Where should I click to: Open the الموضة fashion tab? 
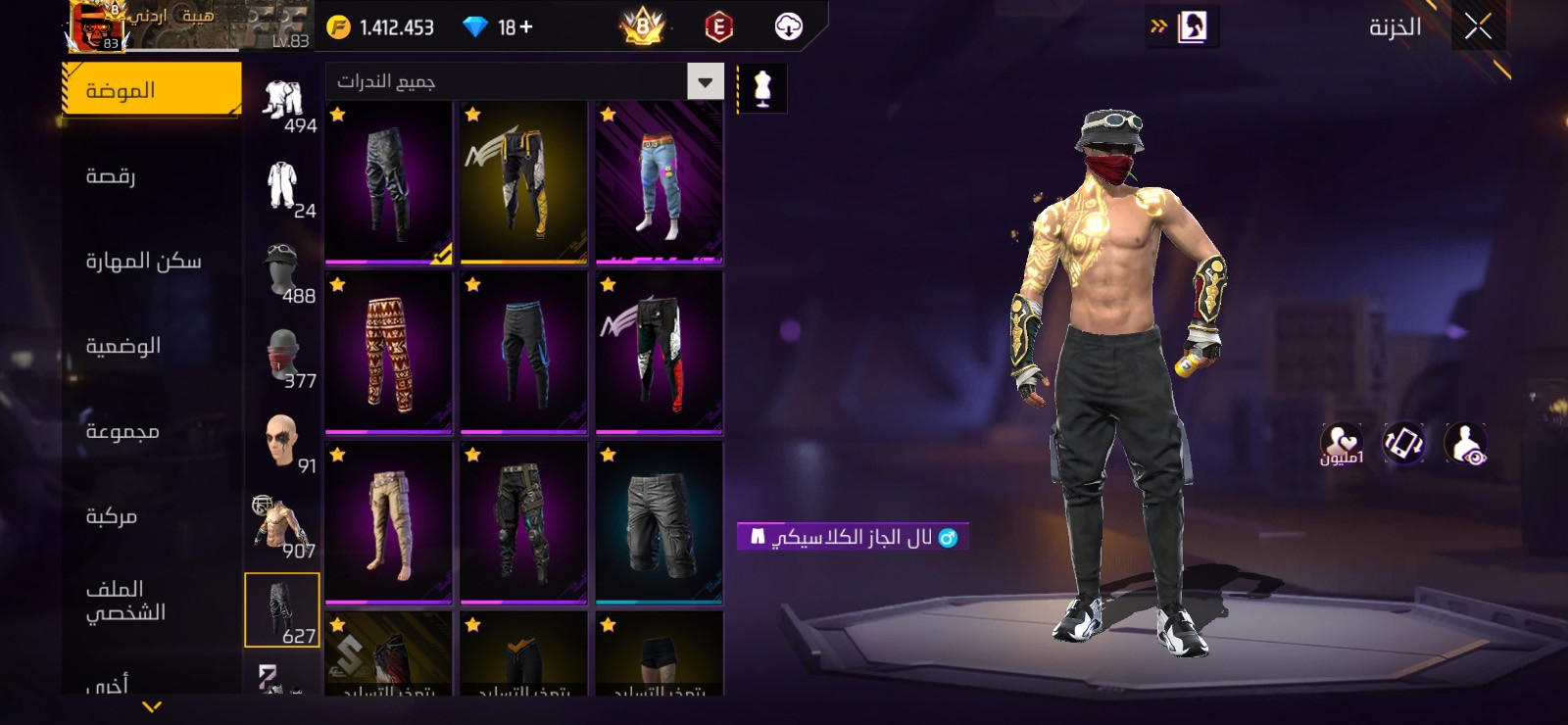tap(152, 90)
